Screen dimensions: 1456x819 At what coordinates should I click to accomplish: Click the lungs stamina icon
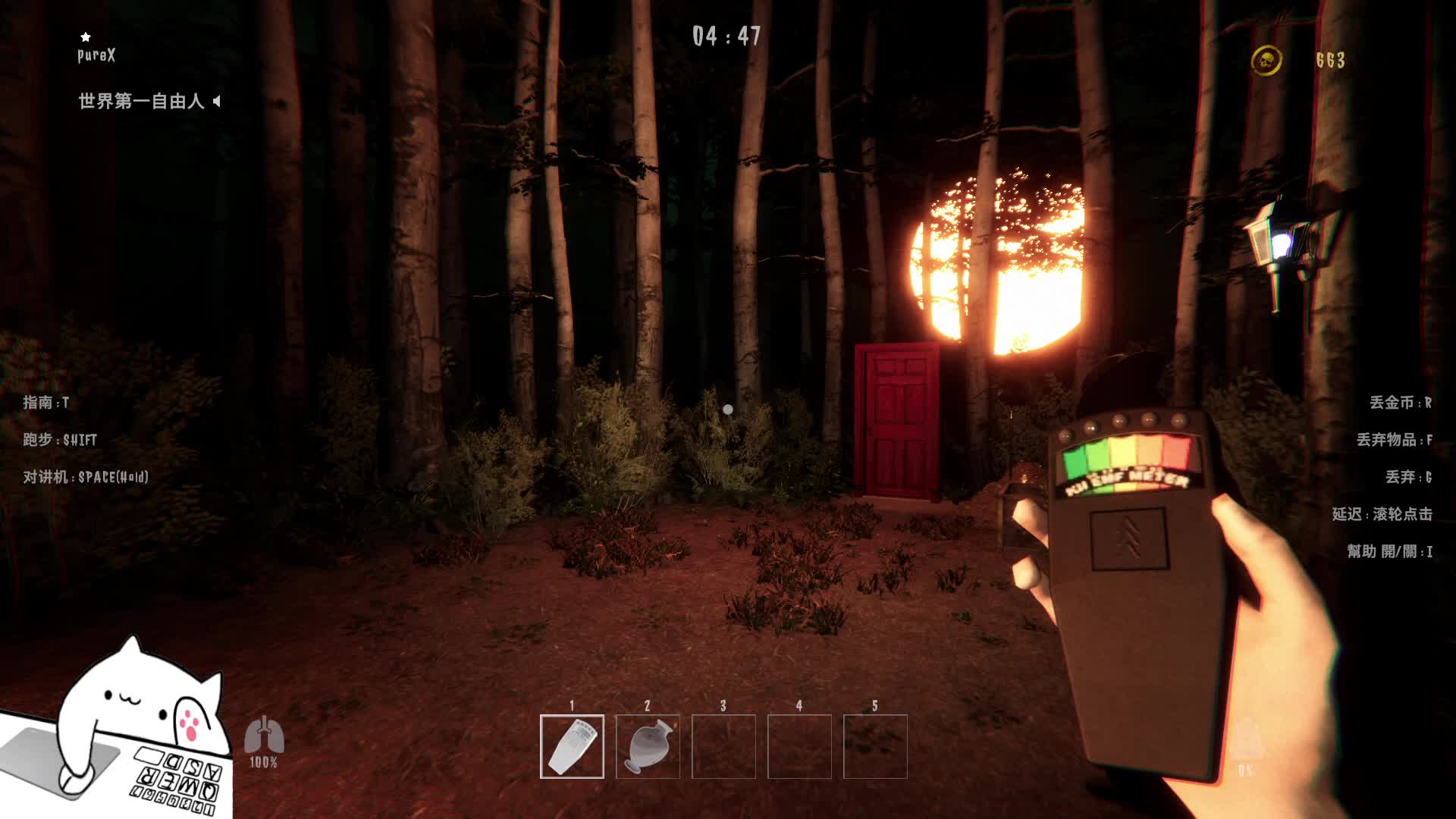click(x=264, y=734)
